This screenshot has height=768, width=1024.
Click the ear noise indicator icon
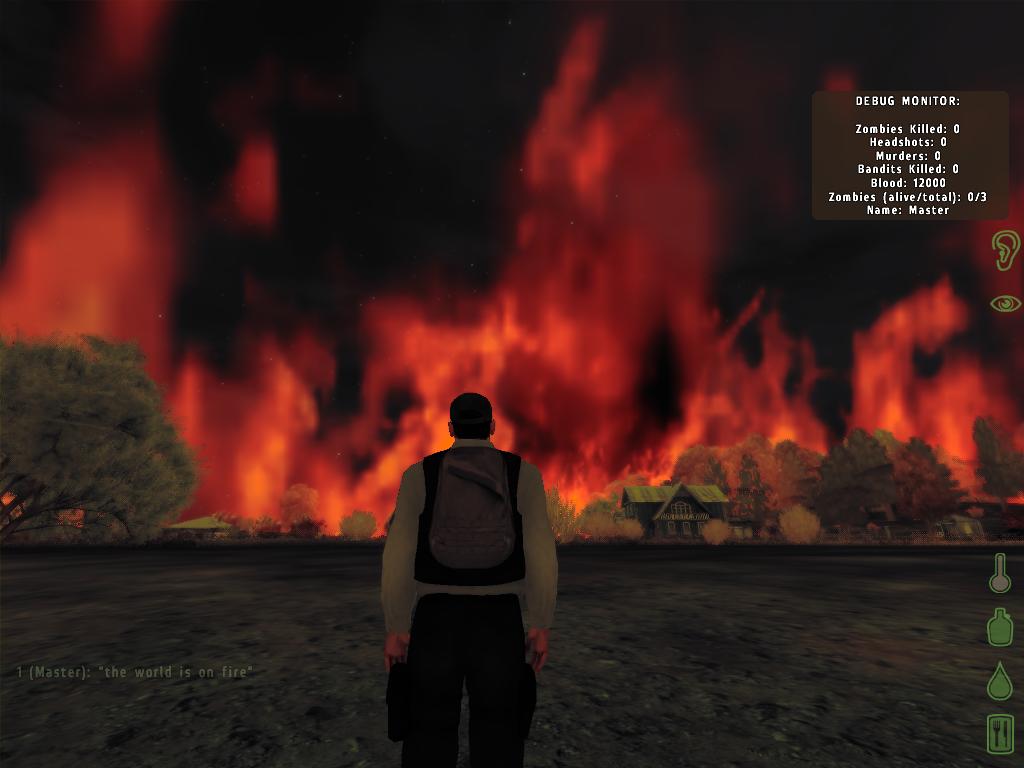[1005, 250]
